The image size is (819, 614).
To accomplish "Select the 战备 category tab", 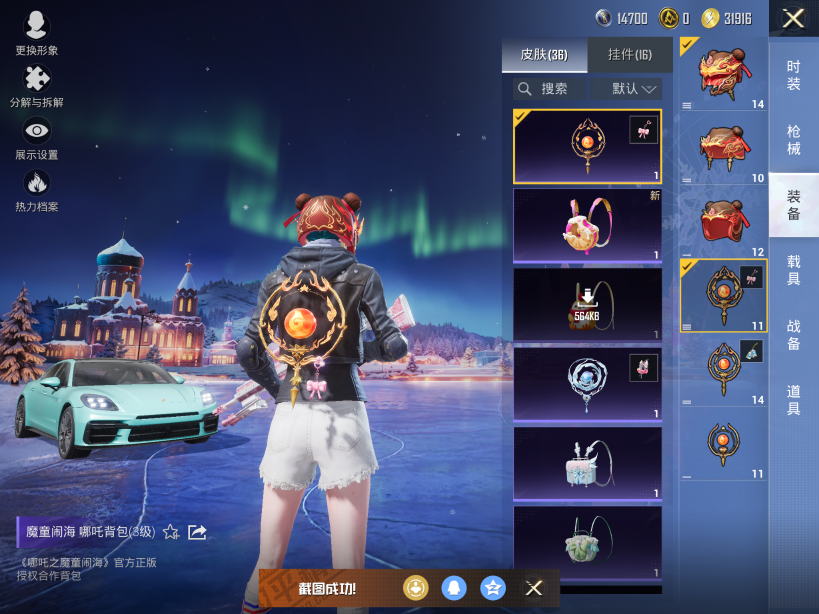I will (x=793, y=334).
